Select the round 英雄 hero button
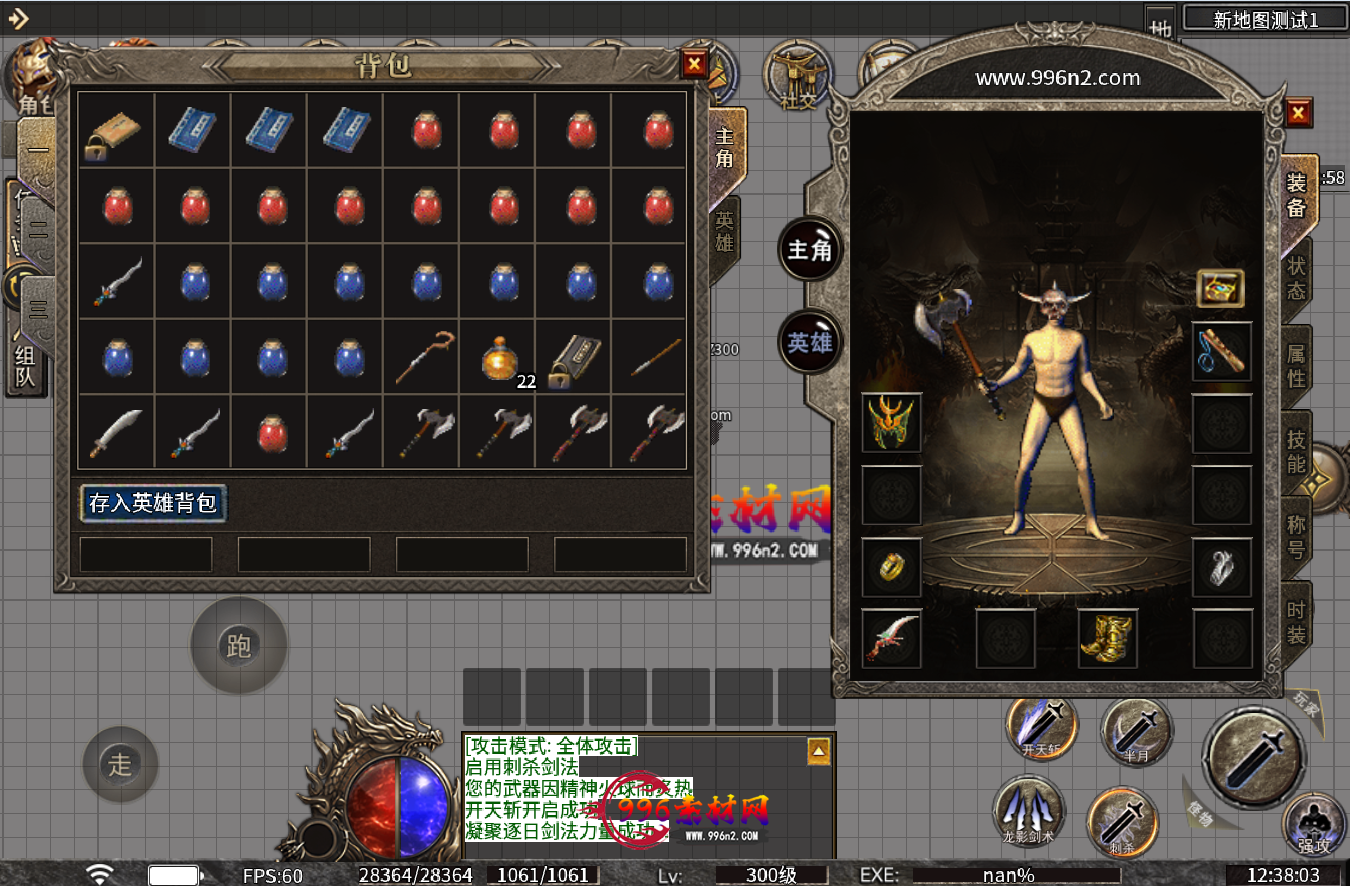 (809, 342)
